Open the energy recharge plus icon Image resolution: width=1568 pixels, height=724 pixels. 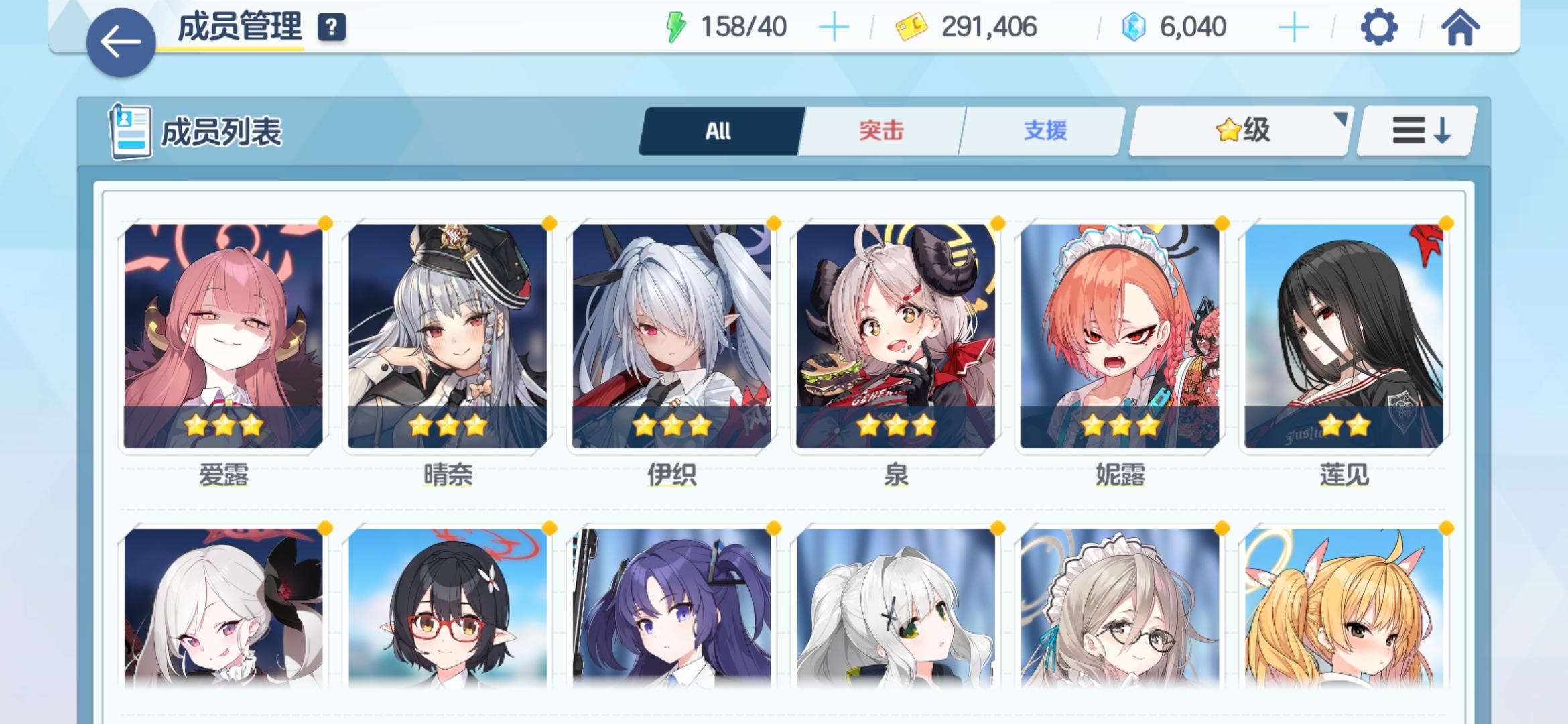[833, 27]
